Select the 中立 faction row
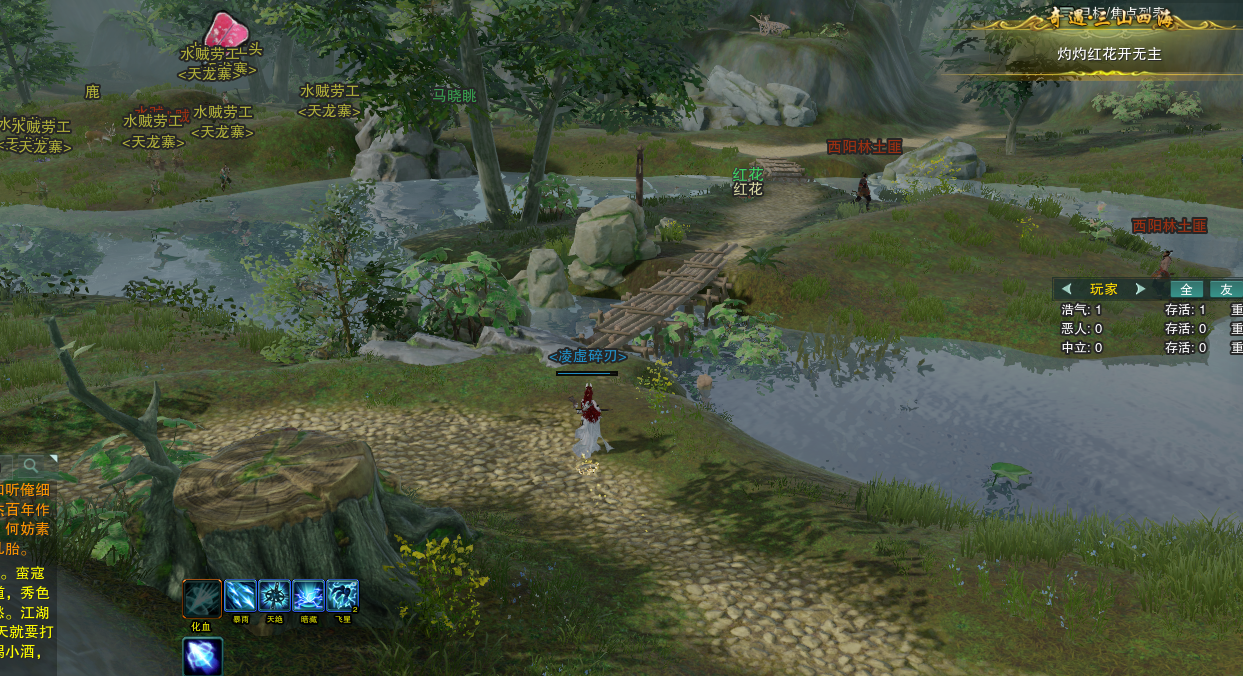Viewport: 1243px width, 676px height. pos(1082,347)
